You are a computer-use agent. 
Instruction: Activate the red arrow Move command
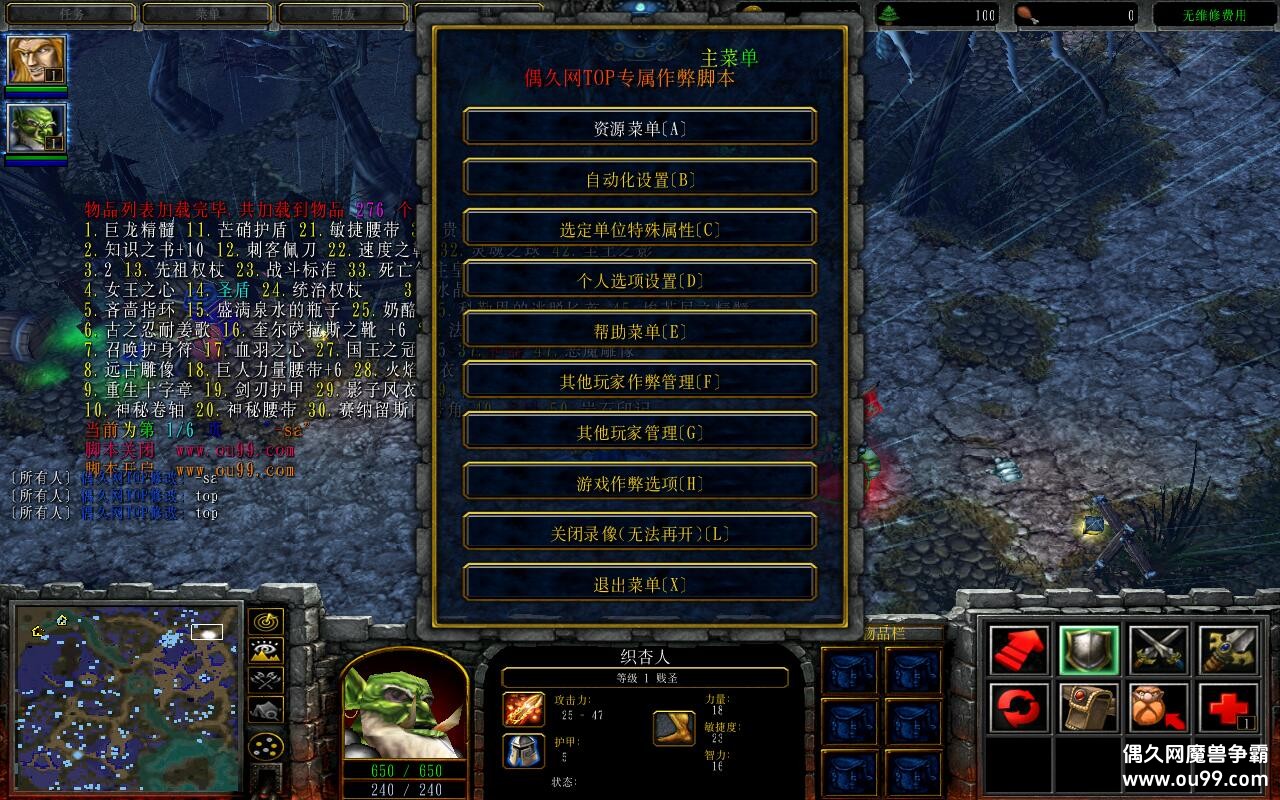click(x=1019, y=650)
